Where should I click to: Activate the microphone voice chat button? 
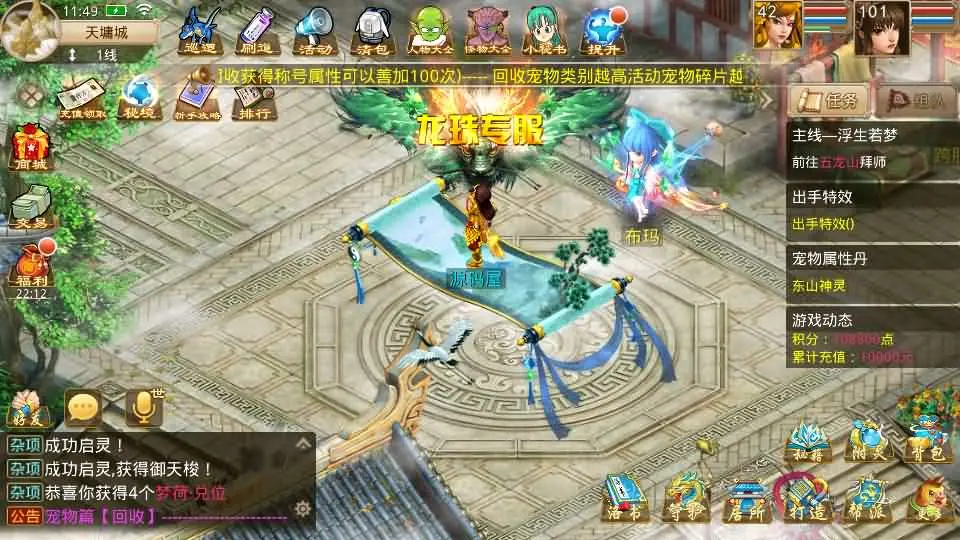click(143, 406)
